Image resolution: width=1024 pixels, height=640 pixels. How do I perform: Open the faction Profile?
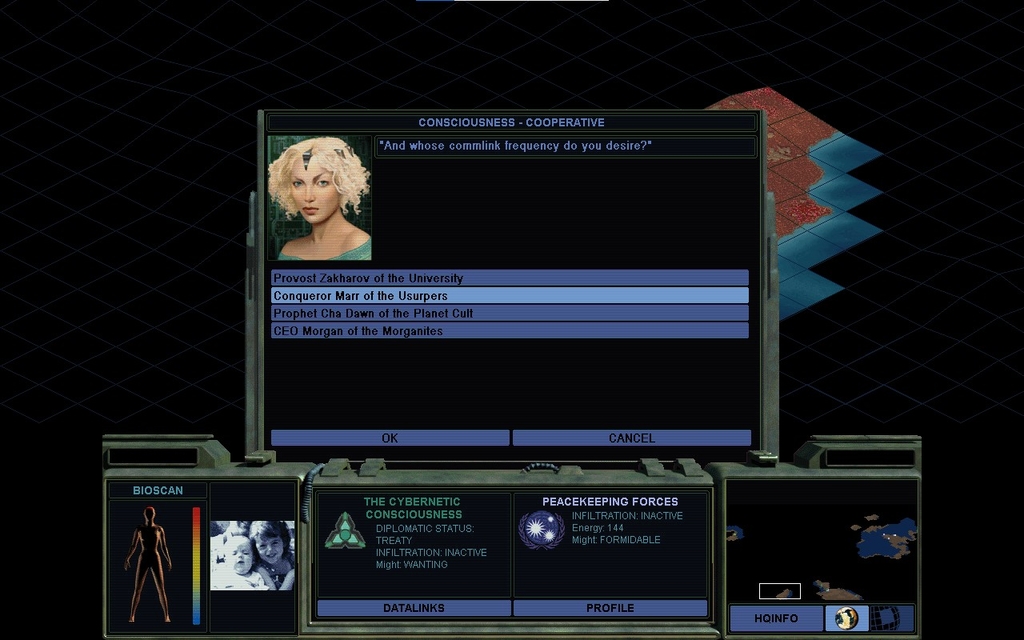pos(610,608)
